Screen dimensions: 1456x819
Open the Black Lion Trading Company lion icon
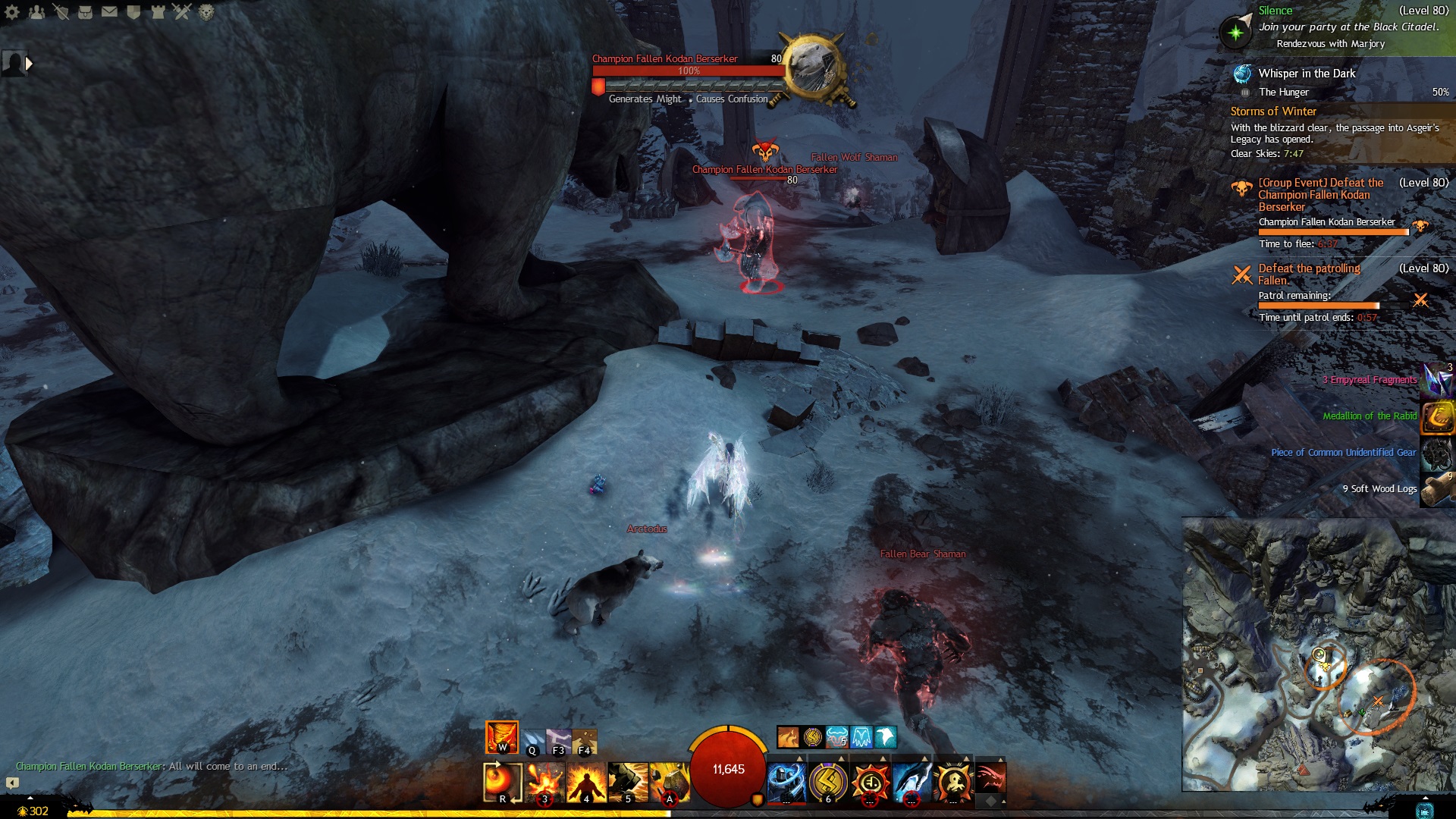click(206, 12)
